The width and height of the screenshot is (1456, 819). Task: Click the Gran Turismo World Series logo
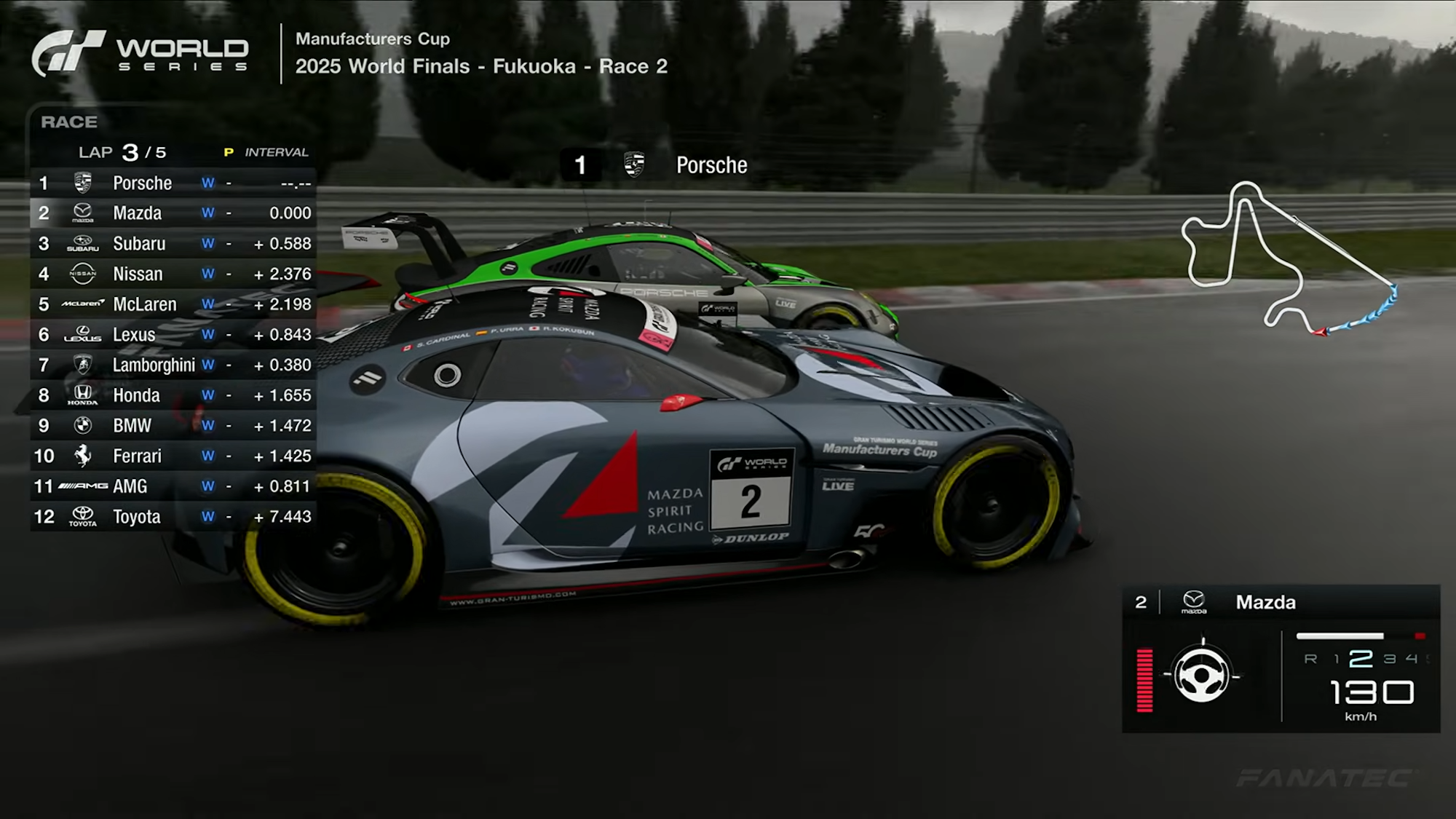pyautogui.click(x=141, y=54)
